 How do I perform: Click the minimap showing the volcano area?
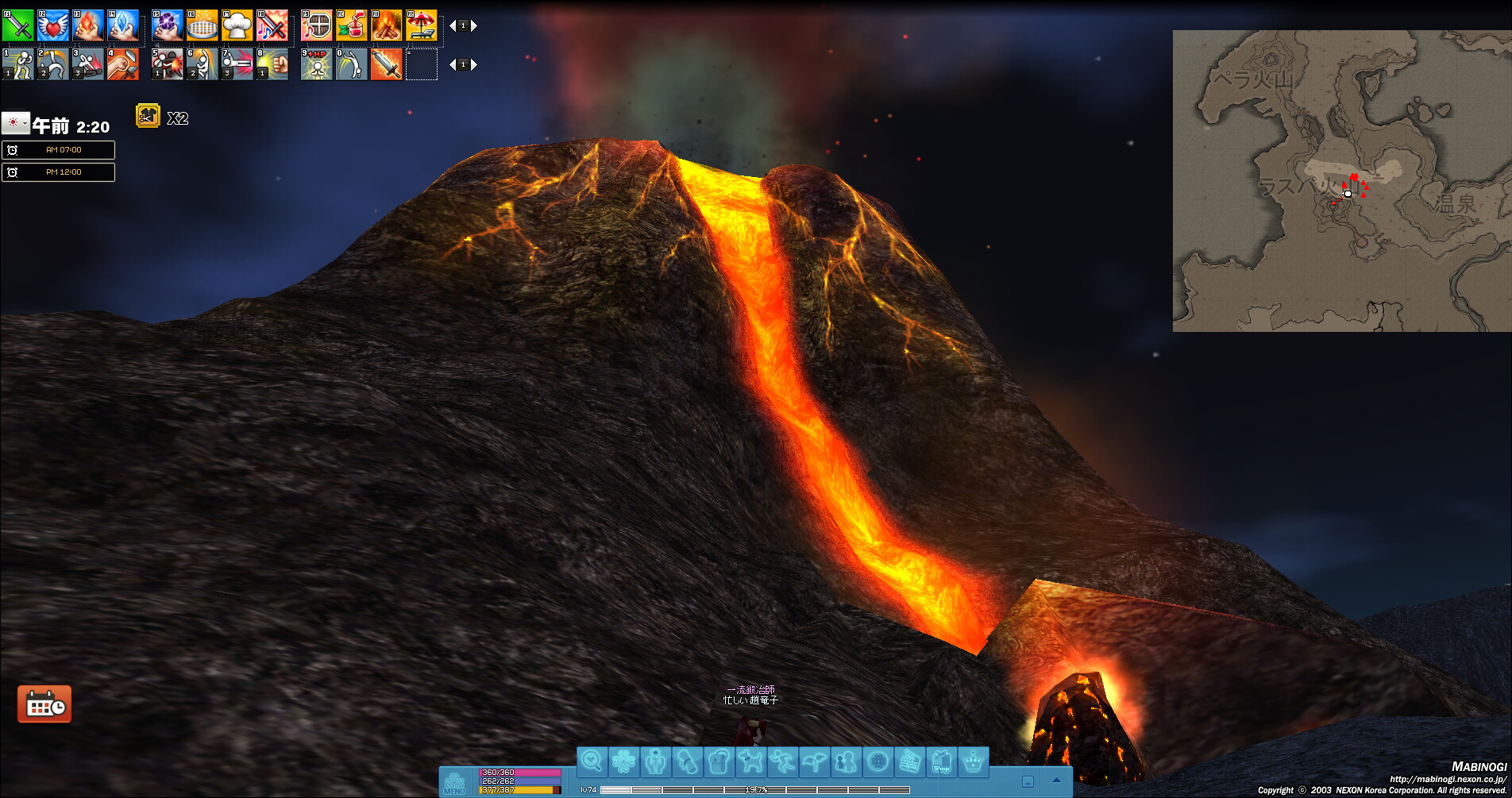(x=1342, y=181)
